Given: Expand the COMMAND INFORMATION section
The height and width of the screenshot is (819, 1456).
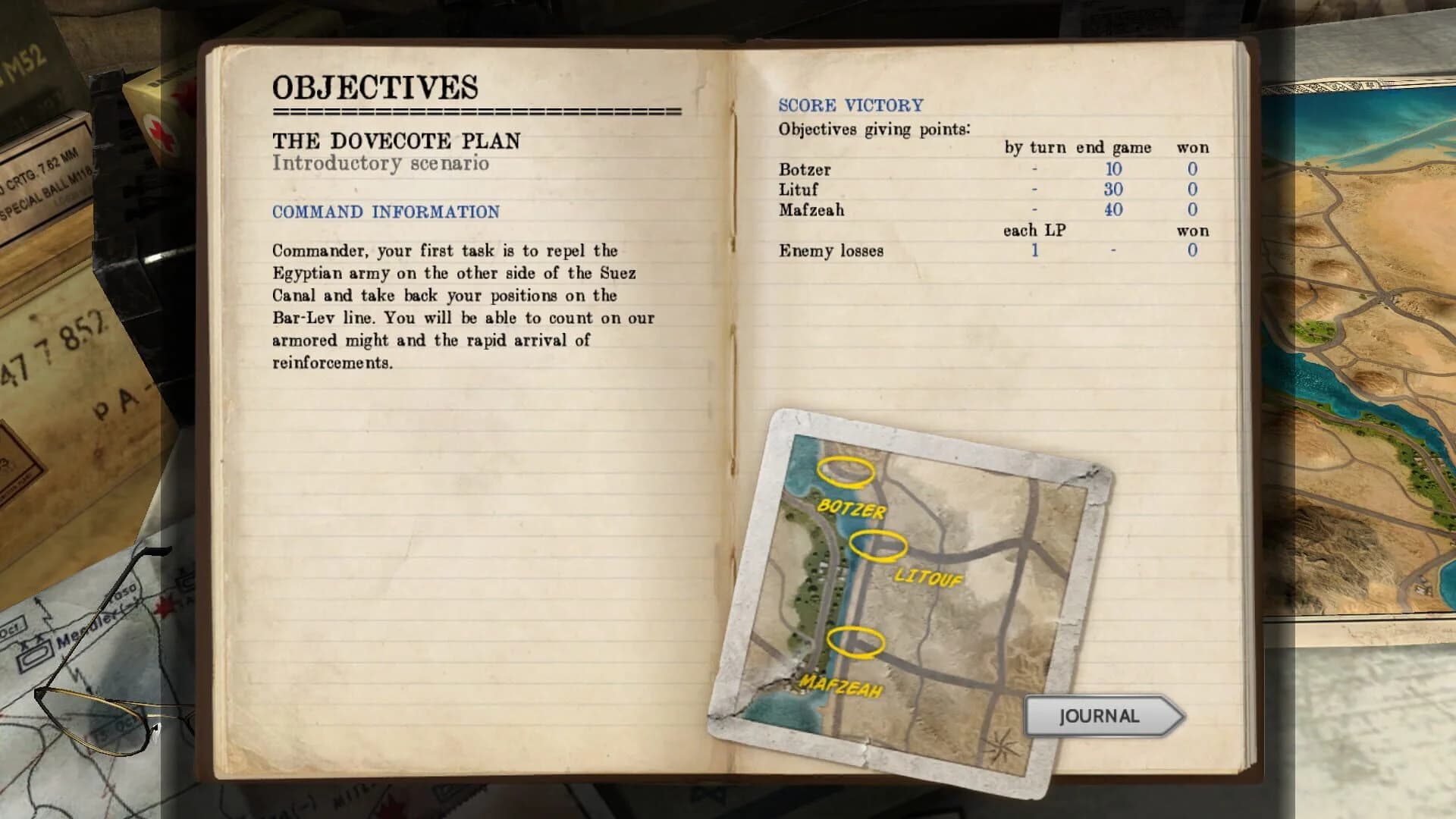Looking at the screenshot, I should pos(388,212).
